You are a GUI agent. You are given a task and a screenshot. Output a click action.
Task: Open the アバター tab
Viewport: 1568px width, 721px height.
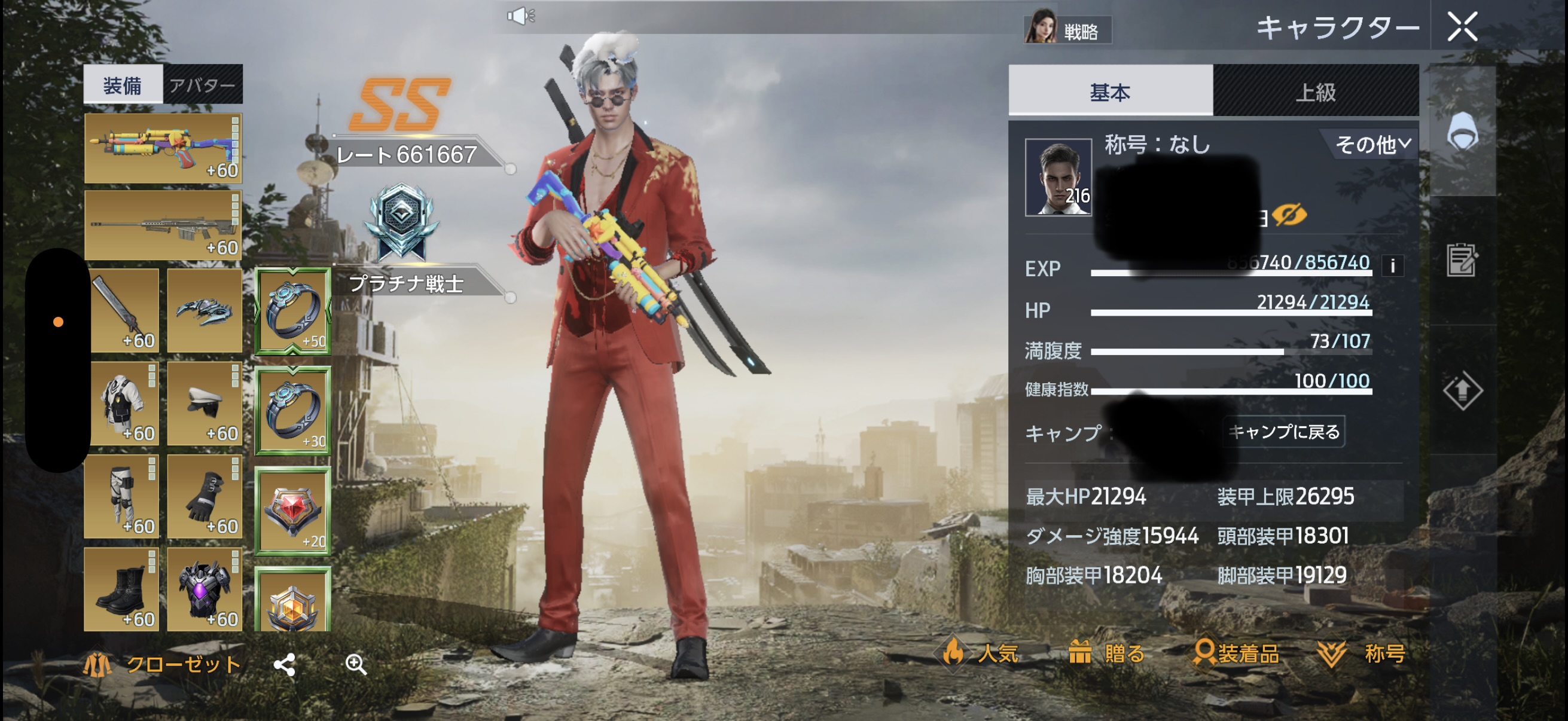[202, 84]
